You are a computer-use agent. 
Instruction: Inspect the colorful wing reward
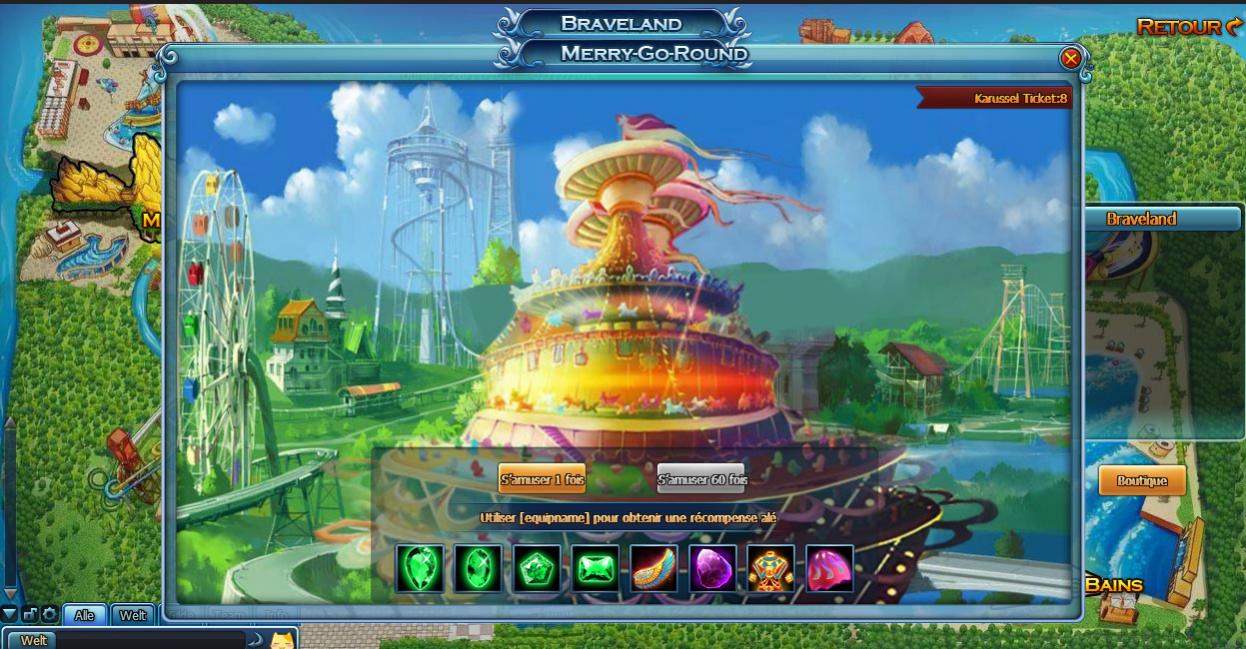click(654, 568)
